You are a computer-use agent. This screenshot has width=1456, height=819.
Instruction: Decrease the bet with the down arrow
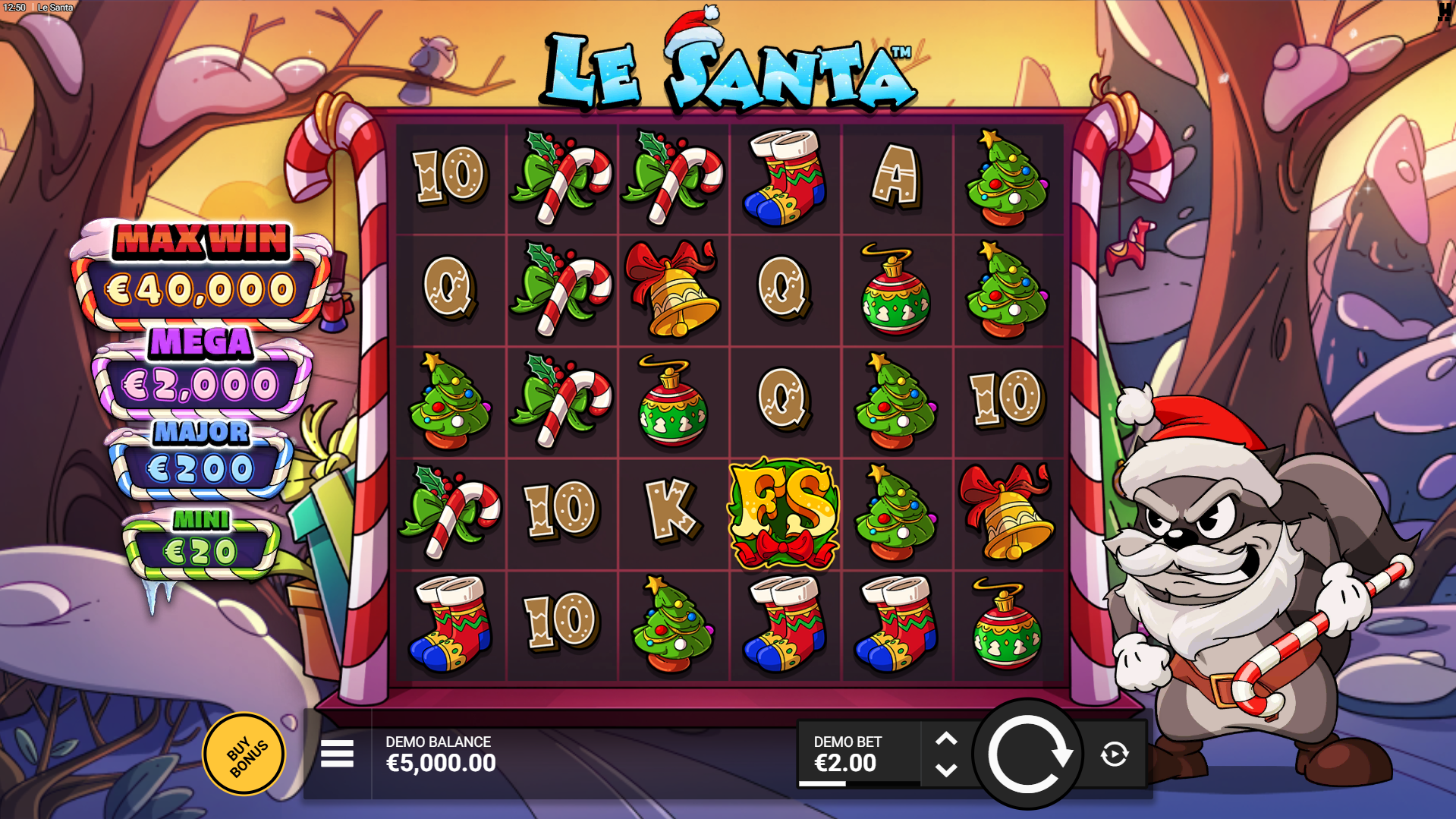946,769
